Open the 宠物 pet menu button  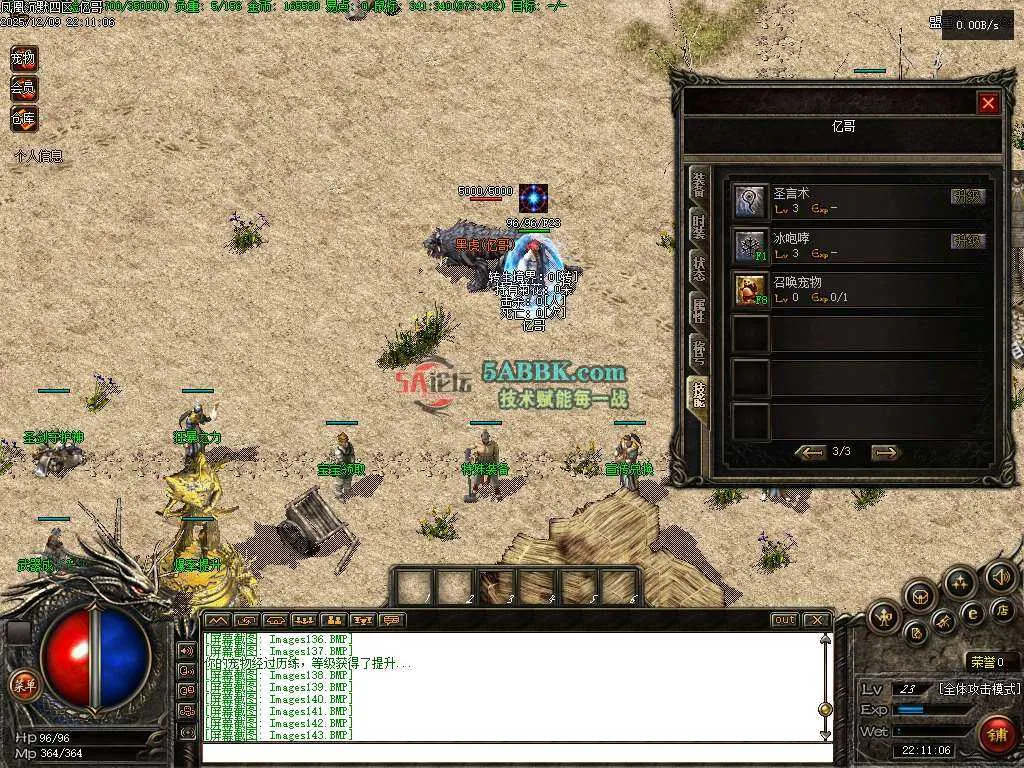(23, 59)
